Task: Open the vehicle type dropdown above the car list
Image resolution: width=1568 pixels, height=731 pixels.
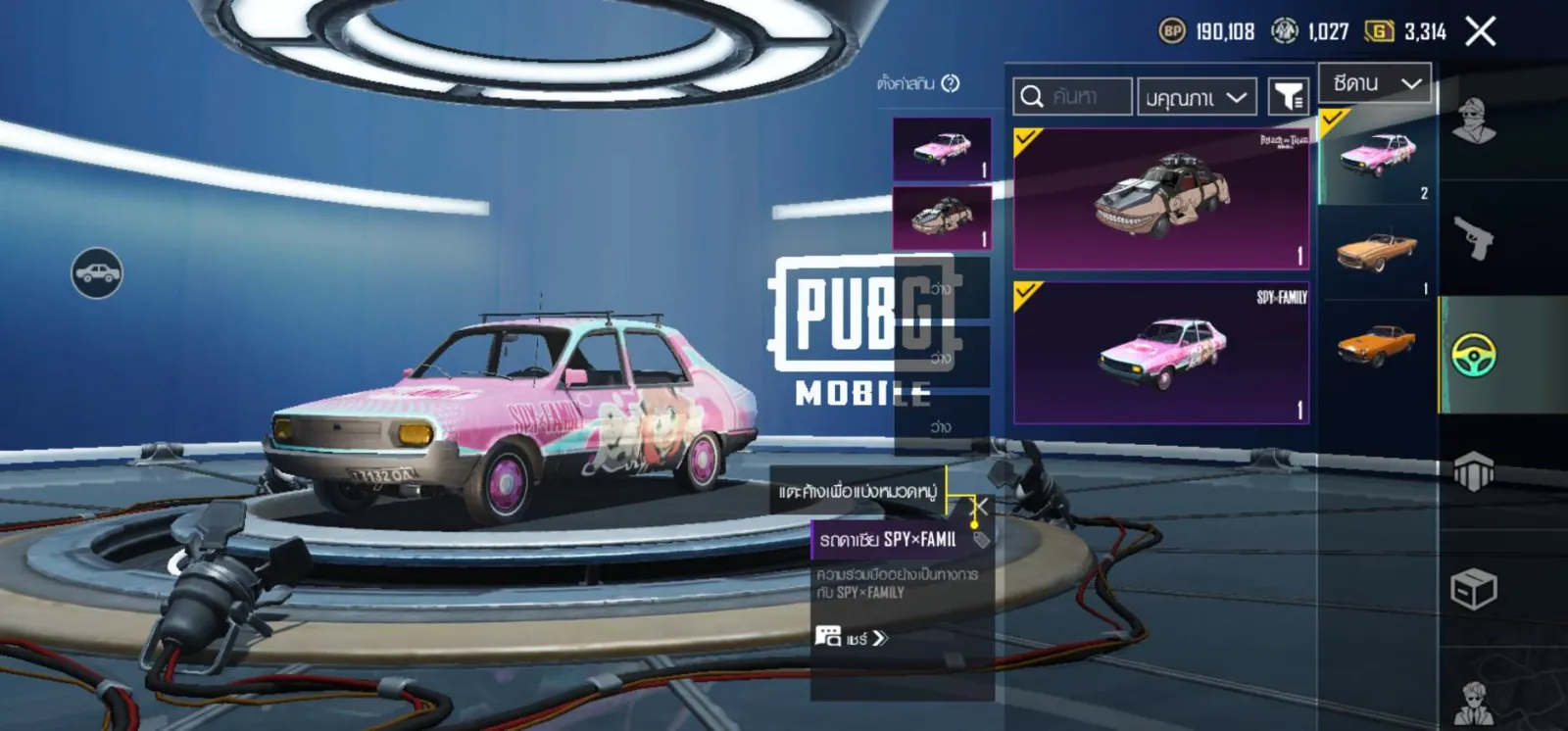Action: pyautogui.click(x=1375, y=83)
